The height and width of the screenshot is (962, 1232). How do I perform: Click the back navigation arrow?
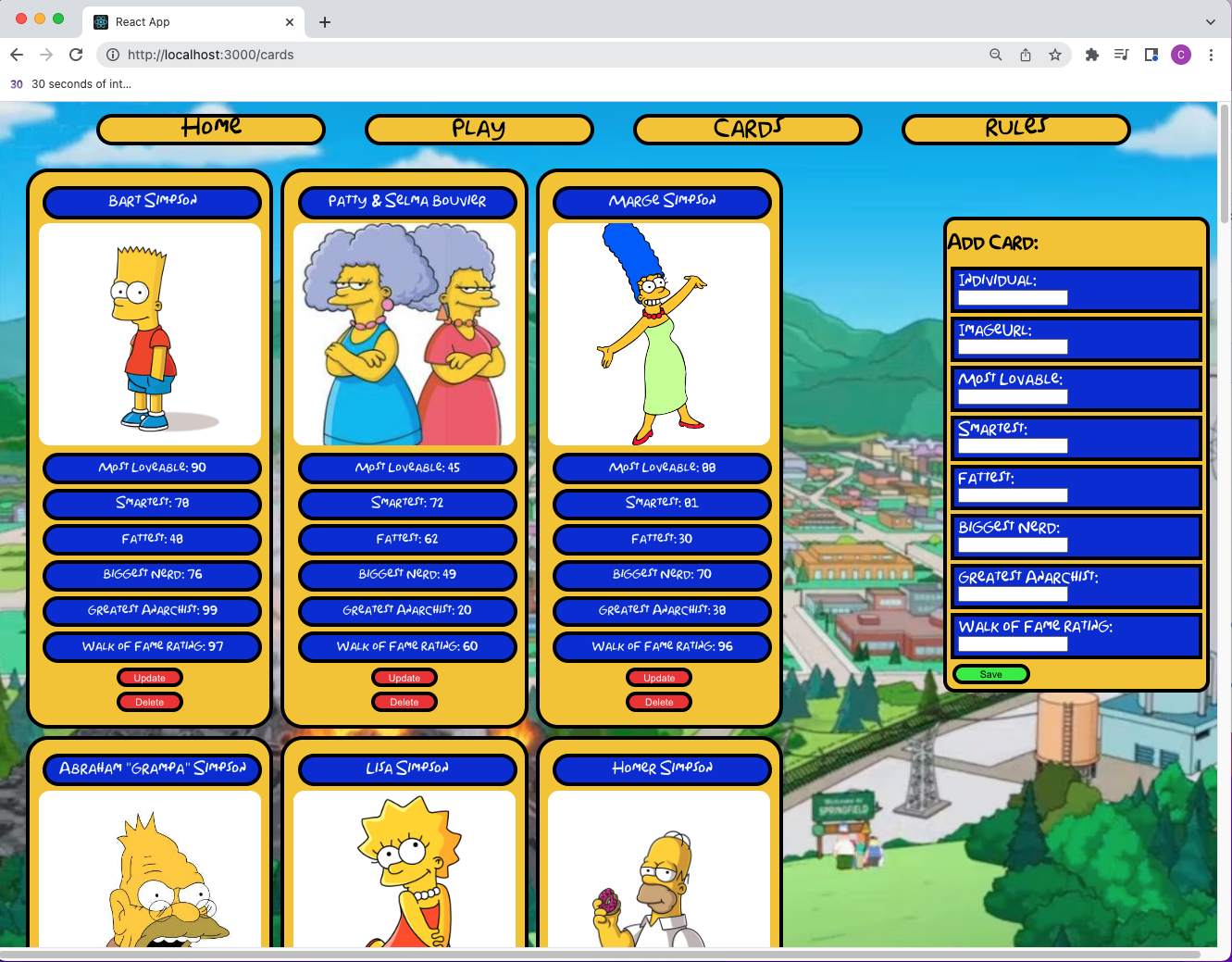pyautogui.click(x=17, y=55)
